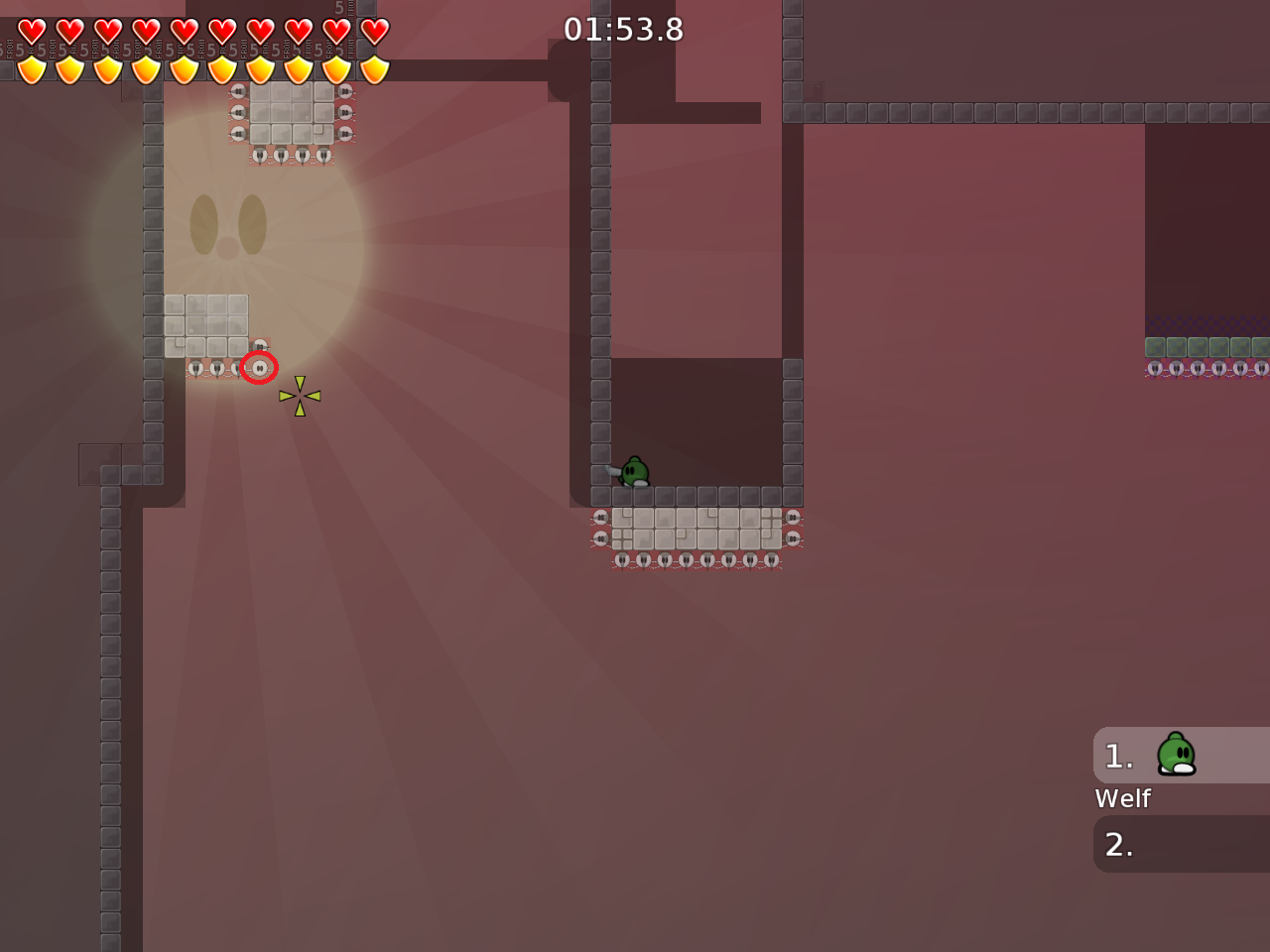Image resolution: width=1270 pixels, height=952 pixels.
Task: Click the green tee avatar beside rank 1
Action: pos(1177,755)
